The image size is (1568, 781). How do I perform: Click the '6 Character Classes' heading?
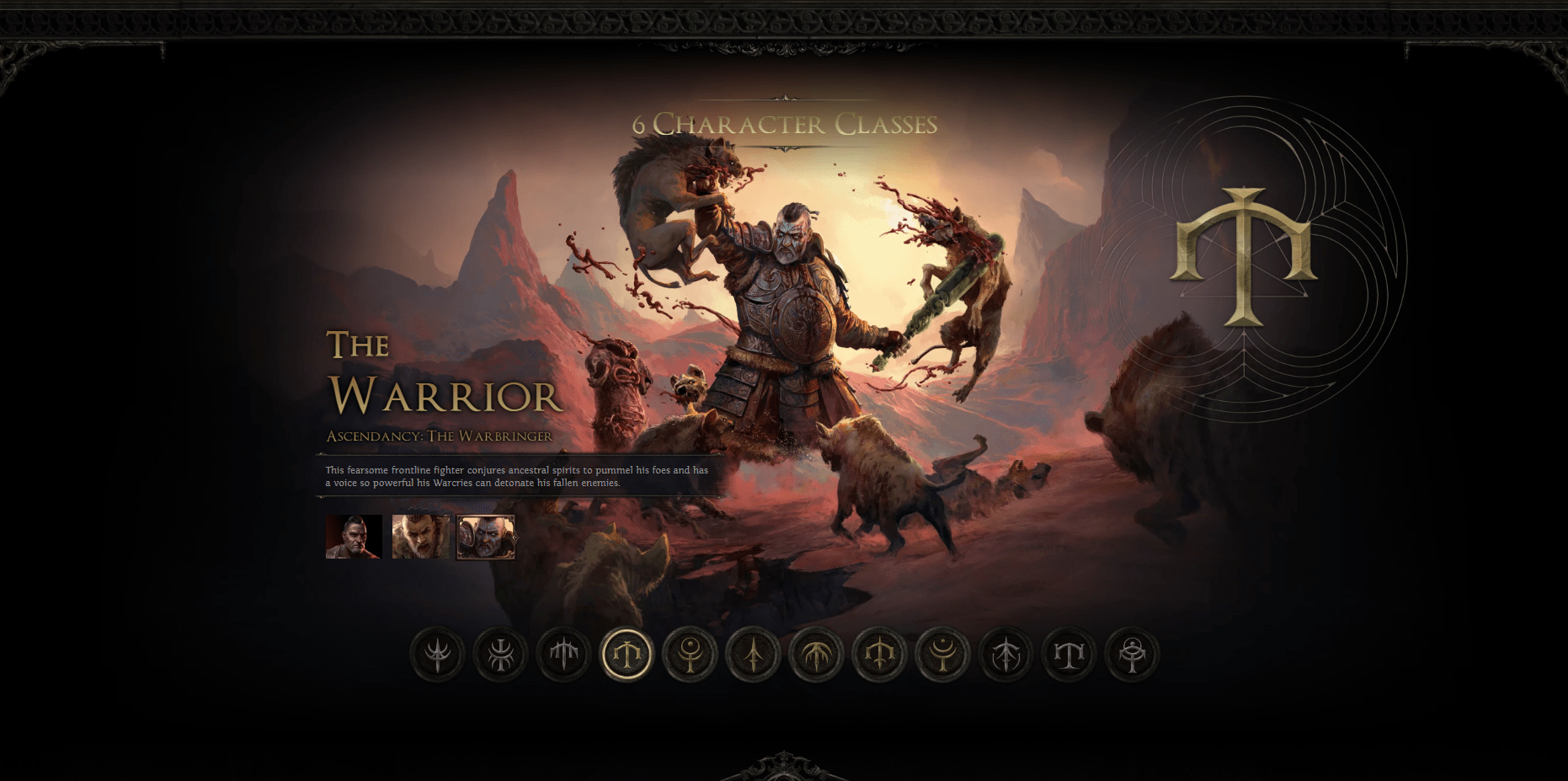click(x=784, y=125)
